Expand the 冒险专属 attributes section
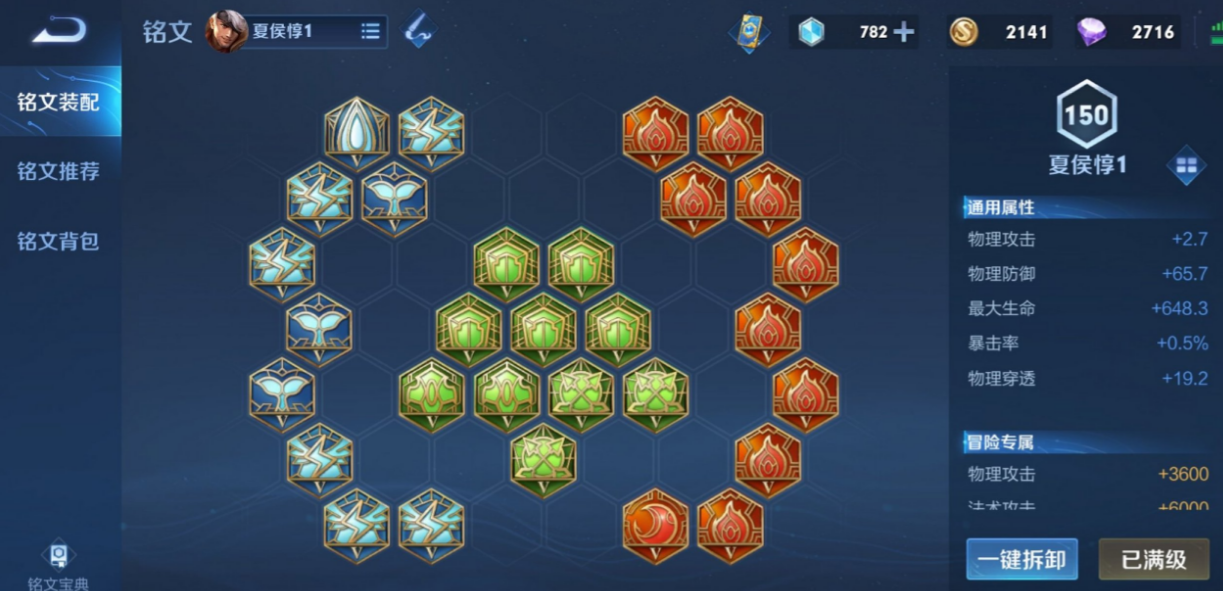The height and width of the screenshot is (591, 1223). (x=1000, y=442)
